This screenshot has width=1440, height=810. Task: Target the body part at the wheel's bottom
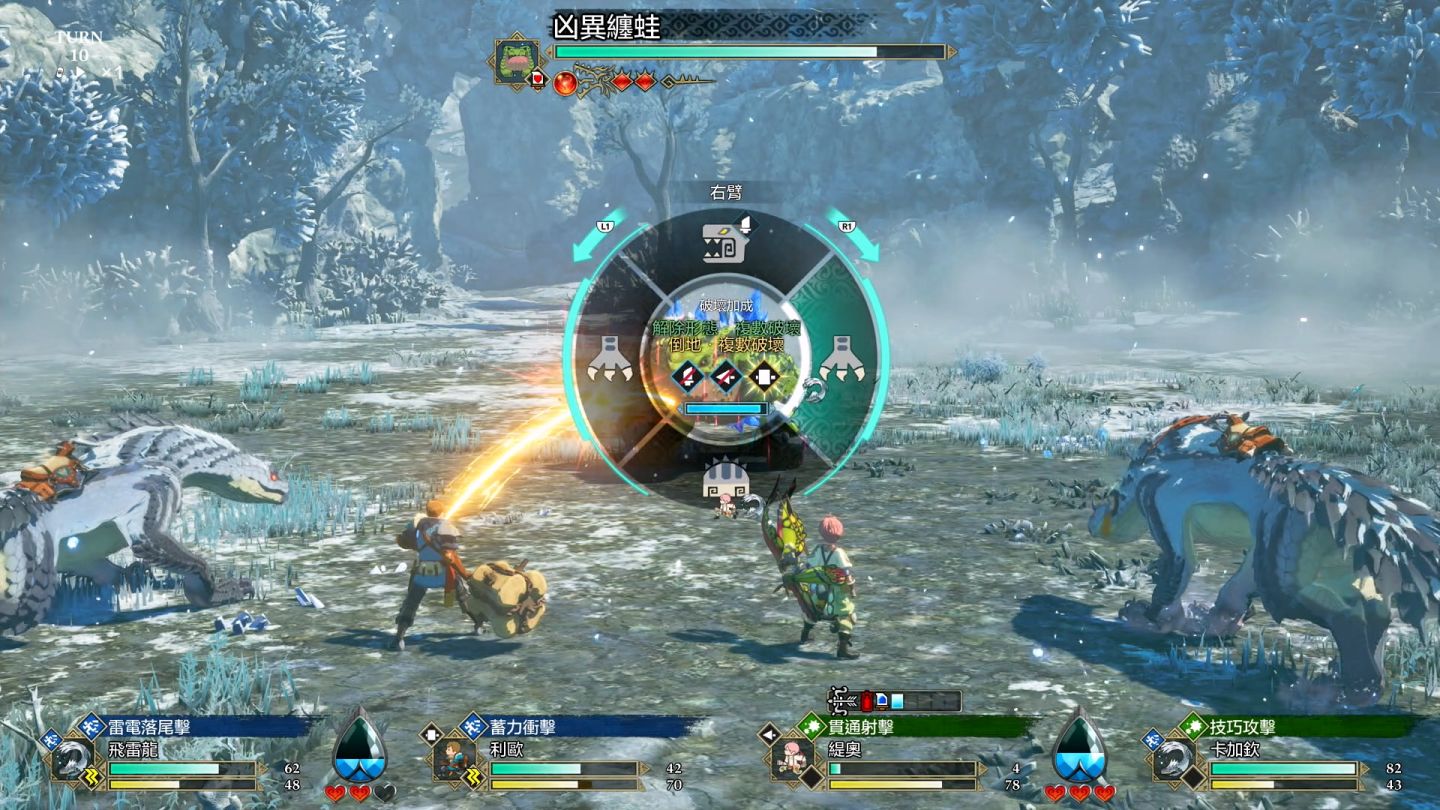pyautogui.click(x=726, y=477)
